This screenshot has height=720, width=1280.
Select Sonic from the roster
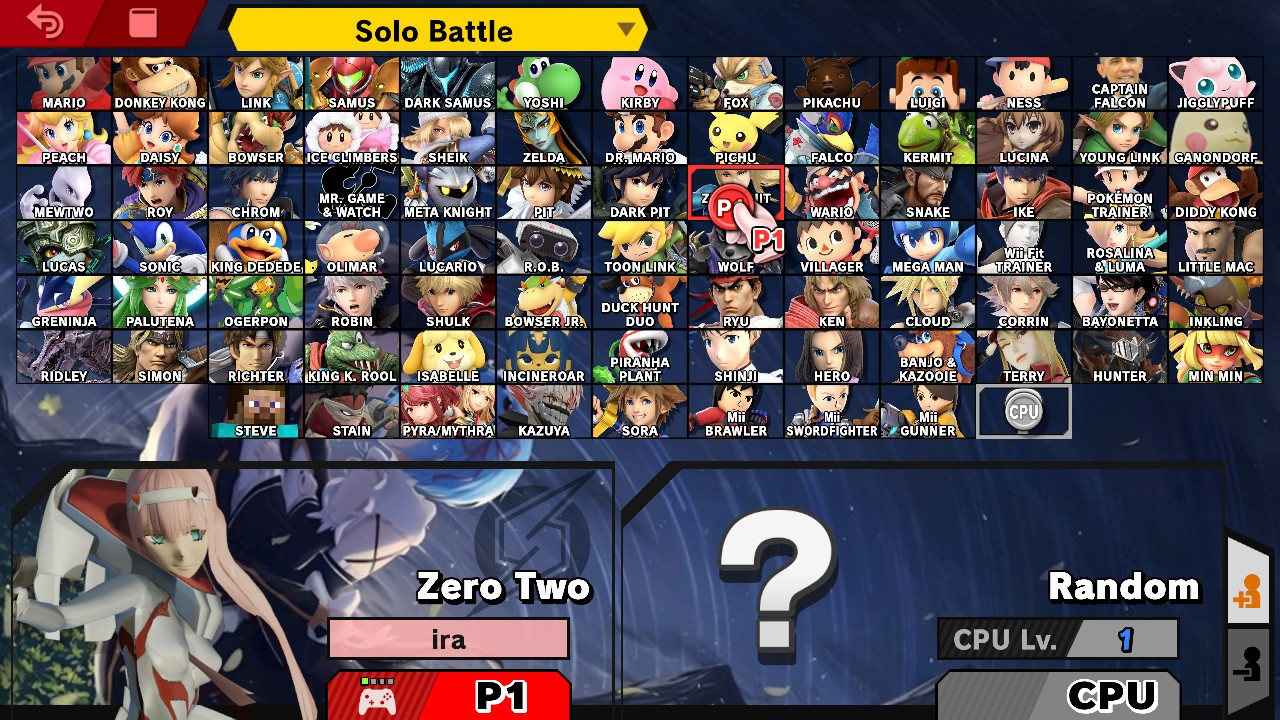pos(159,247)
